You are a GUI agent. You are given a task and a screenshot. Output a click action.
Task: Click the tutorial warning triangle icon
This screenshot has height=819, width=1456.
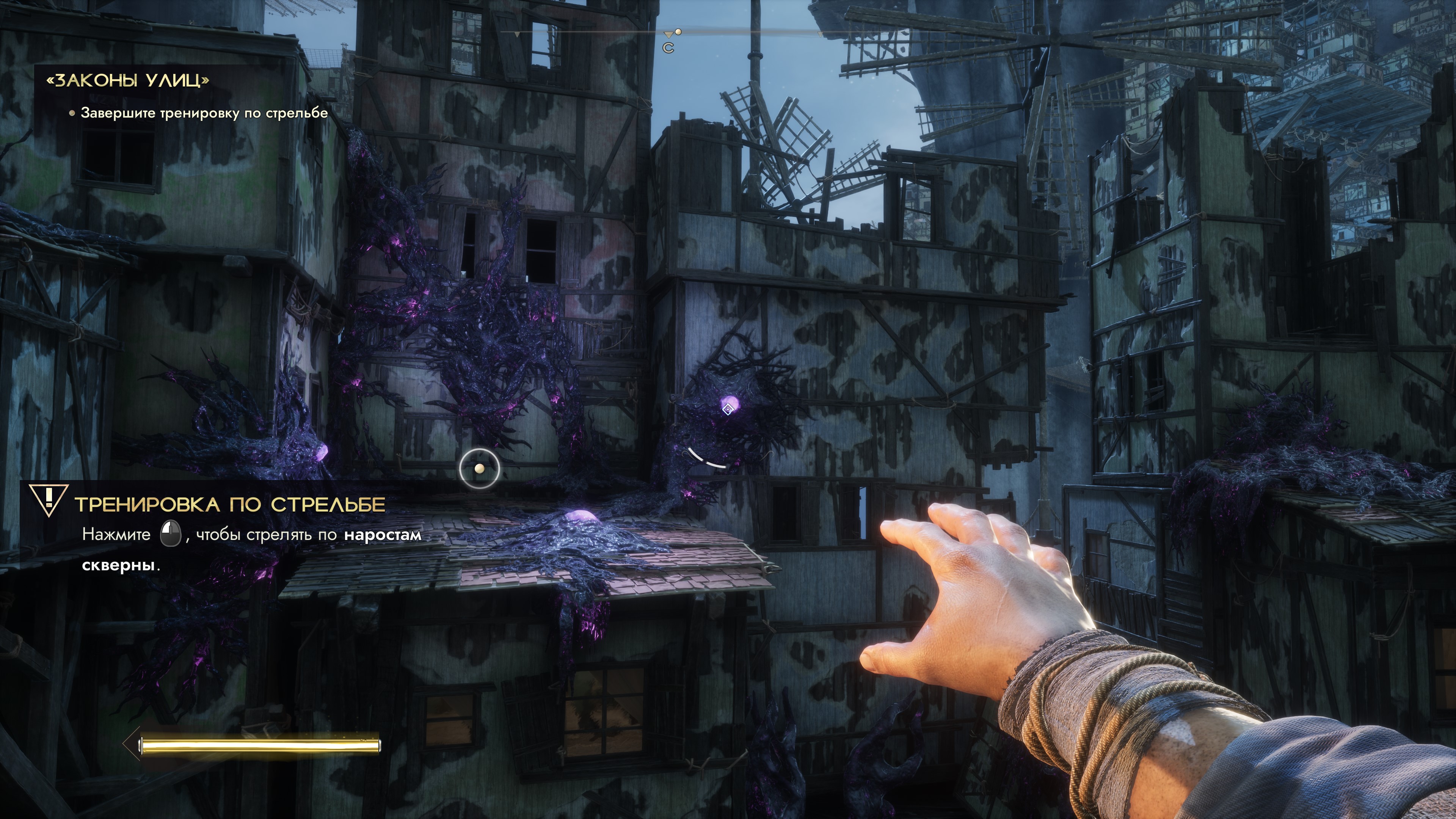(49, 499)
